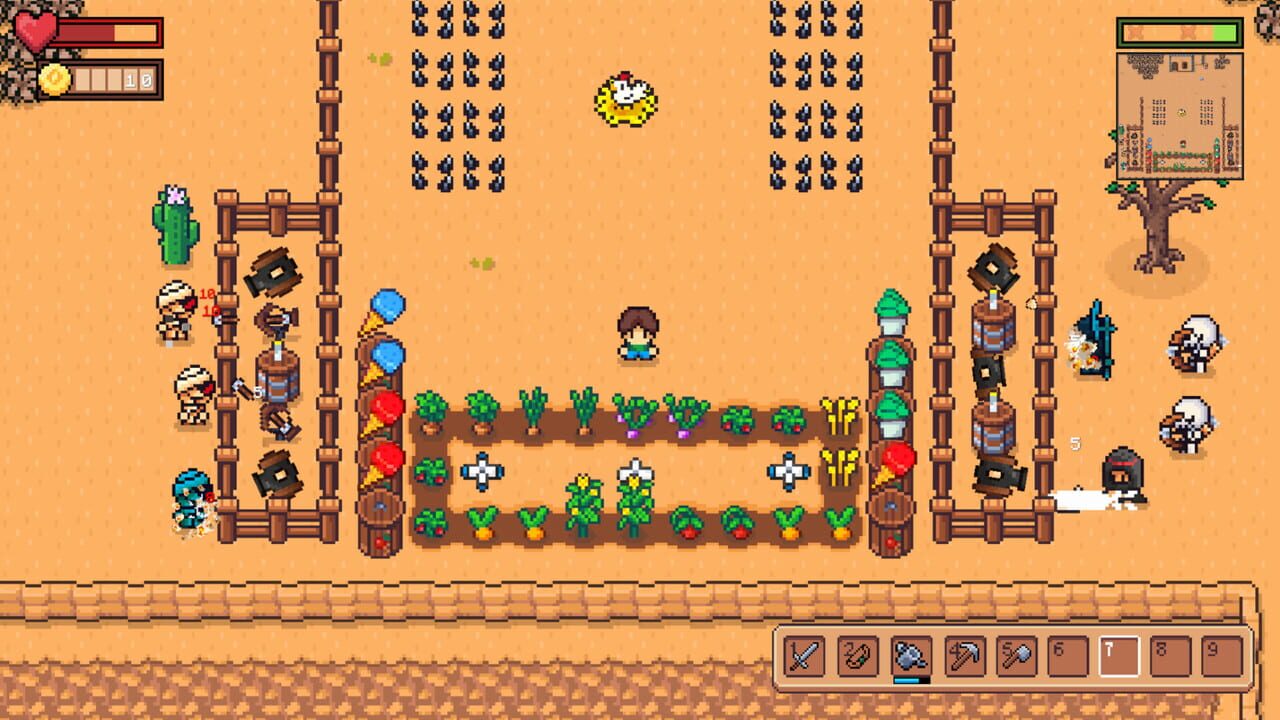Image resolution: width=1280 pixels, height=720 pixels.
Task: Click the flowering cactus on the left side
Action: pyautogui.click(x=178, y=225)
